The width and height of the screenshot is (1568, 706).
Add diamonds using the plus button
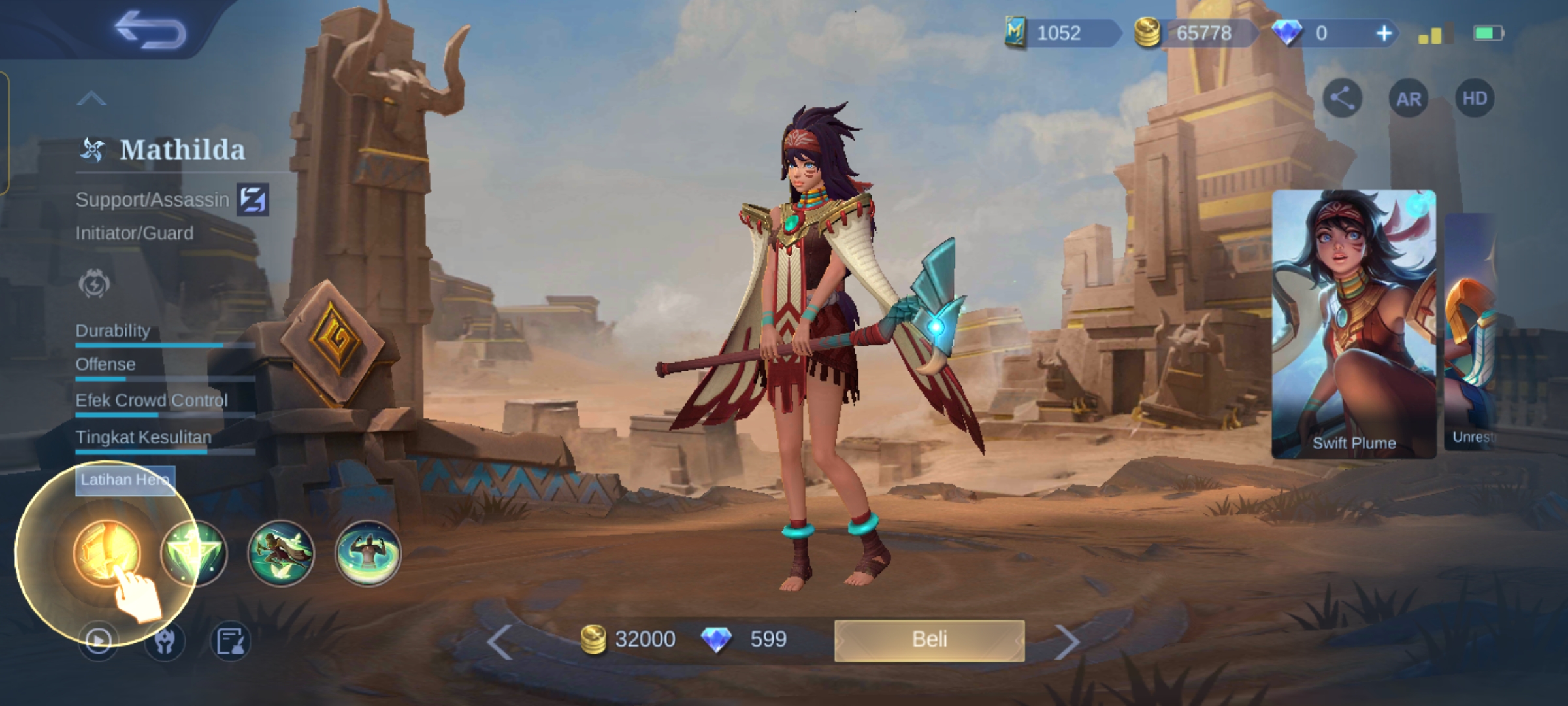coord(1383,33)
